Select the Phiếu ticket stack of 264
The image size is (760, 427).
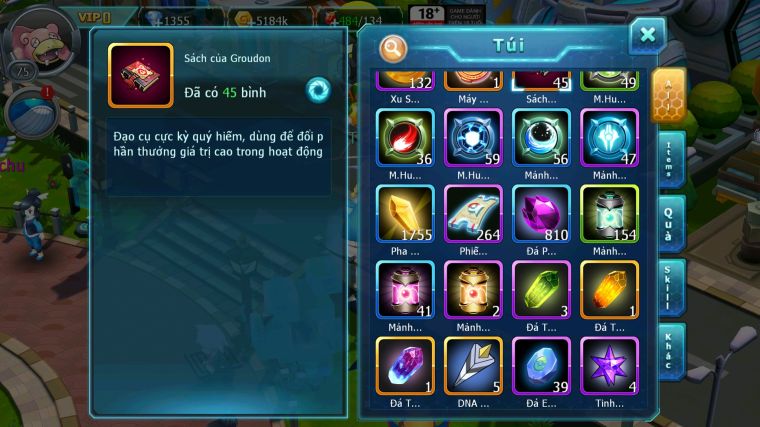click(x=473, y=214)
